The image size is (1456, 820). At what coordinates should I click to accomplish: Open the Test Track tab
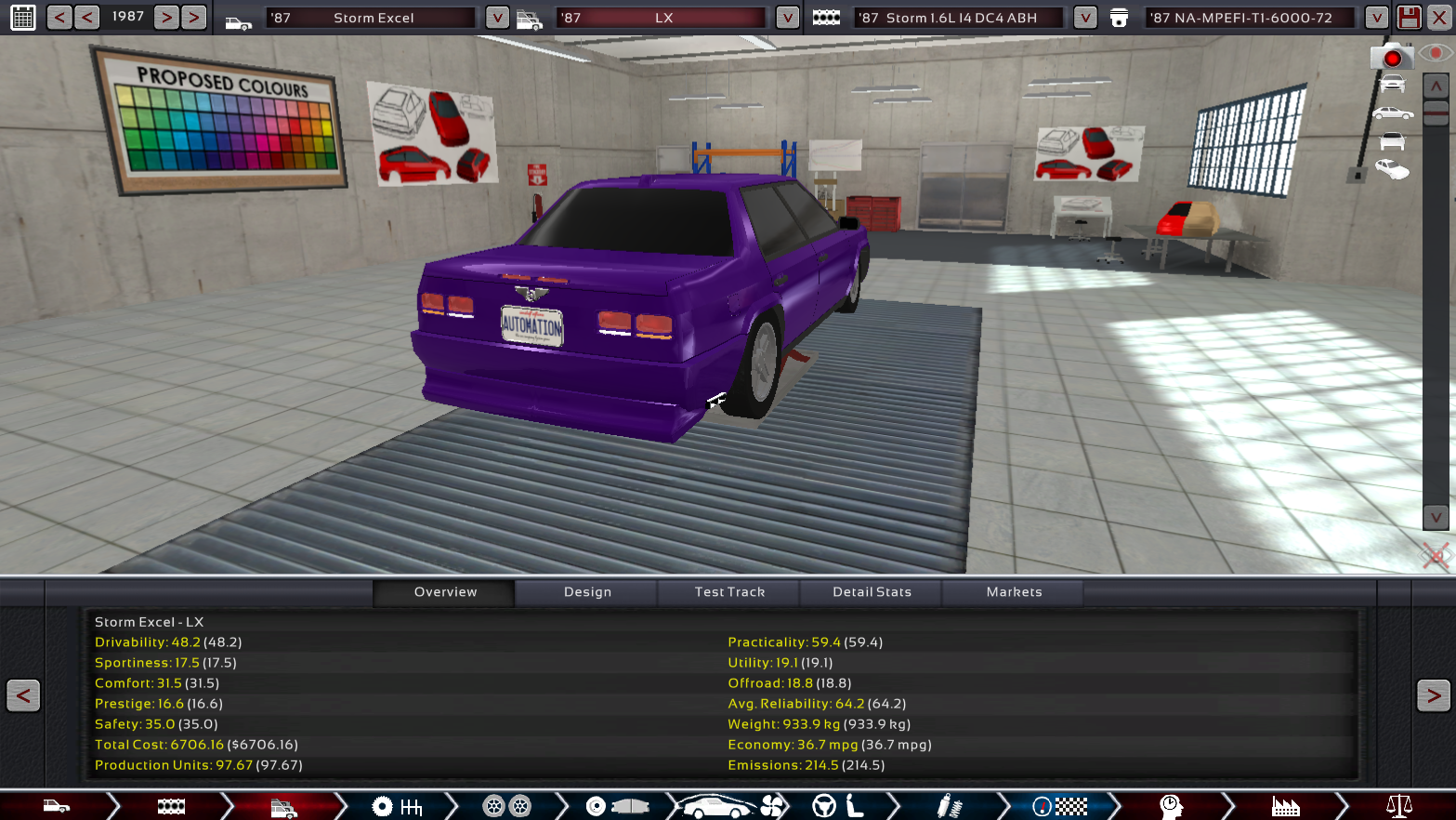(x=729, y=592)
